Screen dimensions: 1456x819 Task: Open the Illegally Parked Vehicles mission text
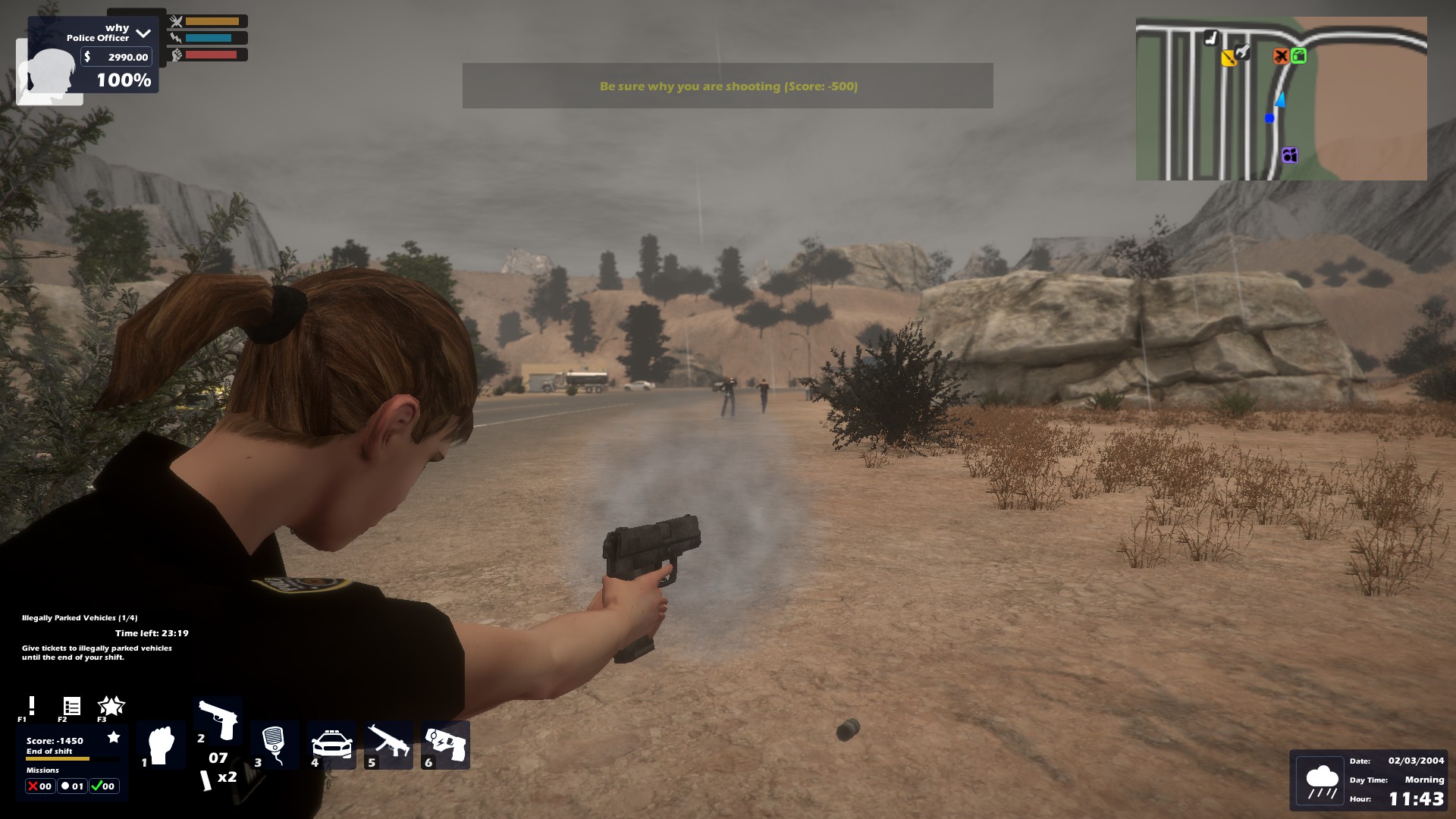[82, 618]
